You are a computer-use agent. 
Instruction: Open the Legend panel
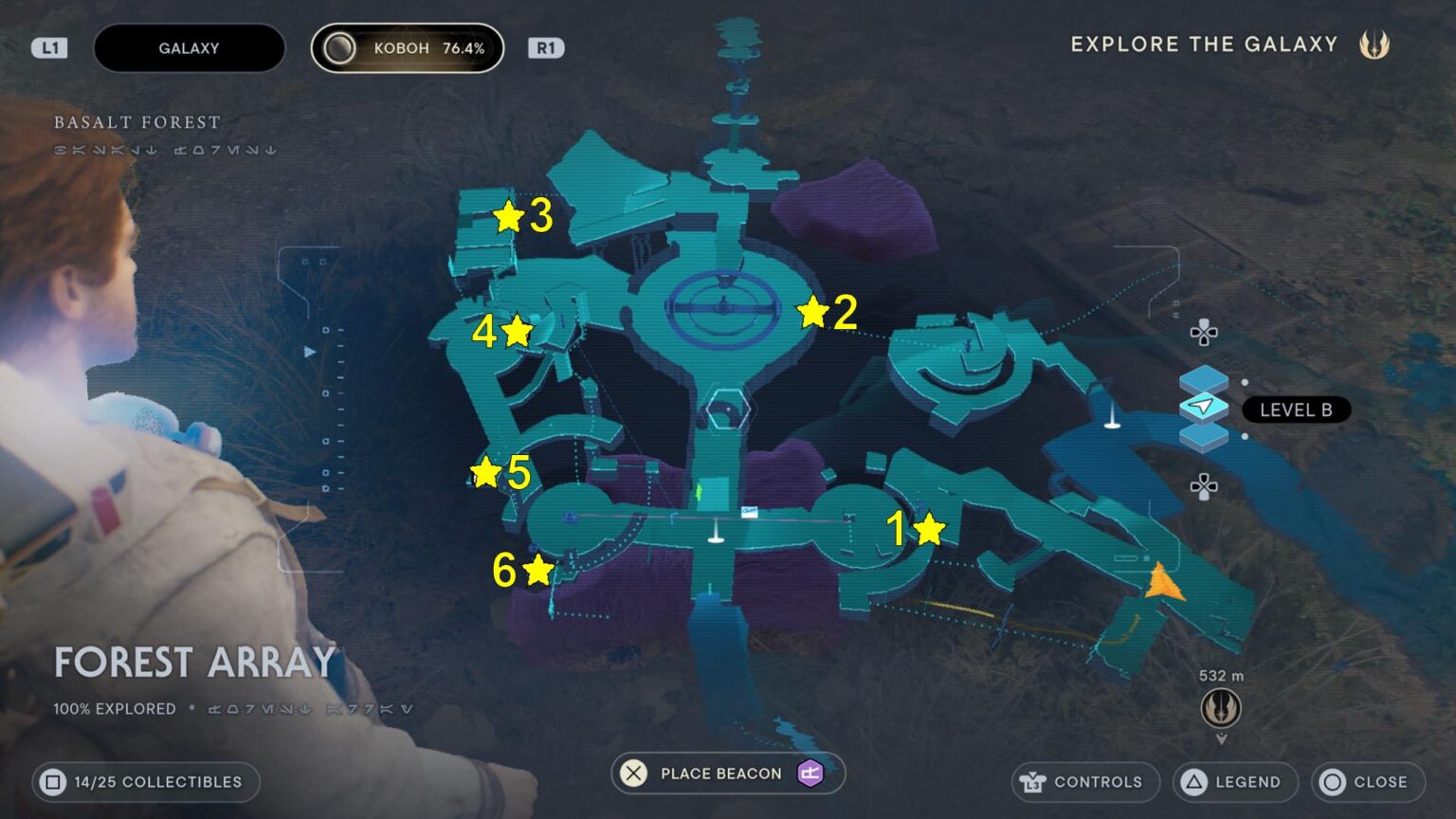(x=1234, y=782)
